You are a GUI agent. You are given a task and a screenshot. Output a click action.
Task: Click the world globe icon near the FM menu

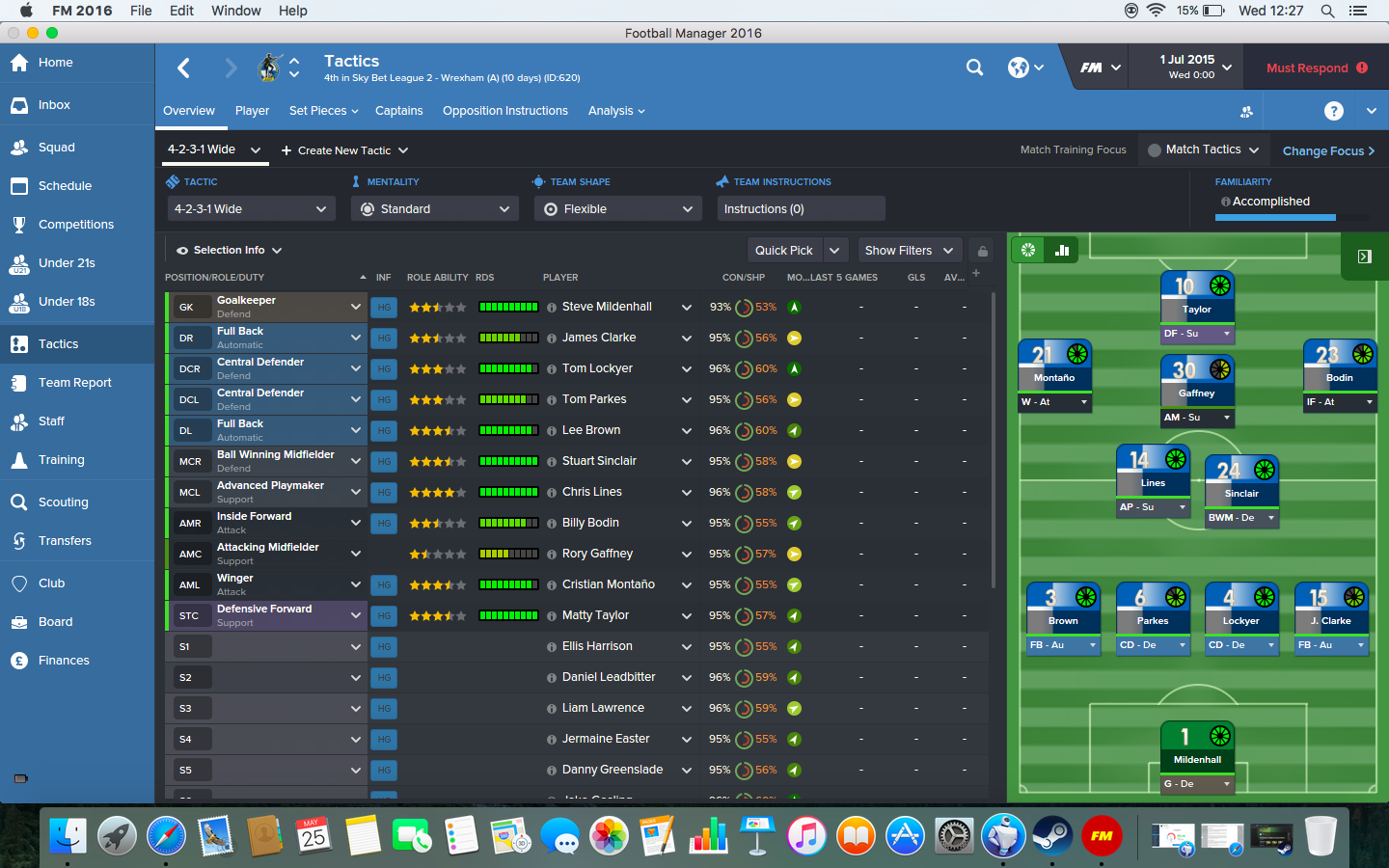[x=1017, y=68]
